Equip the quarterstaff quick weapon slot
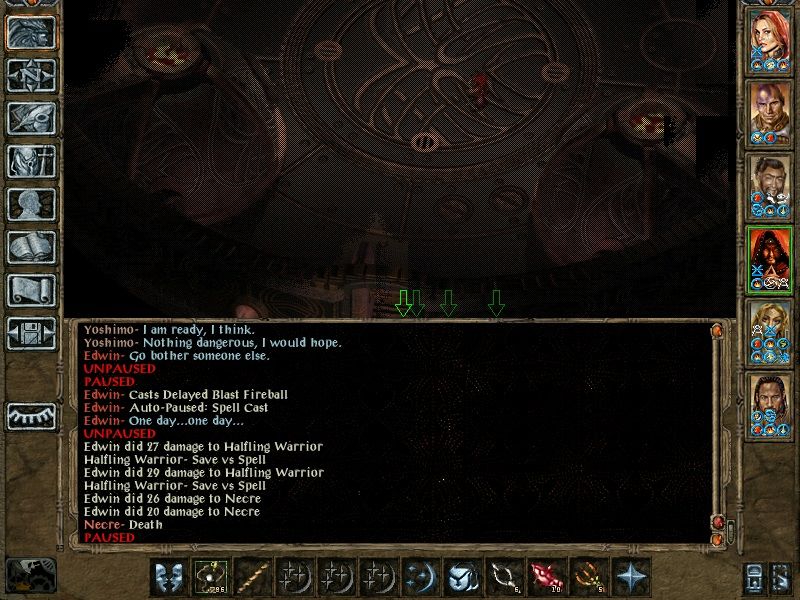The height and width of the screenshot is (600, 800). [254, 576]
